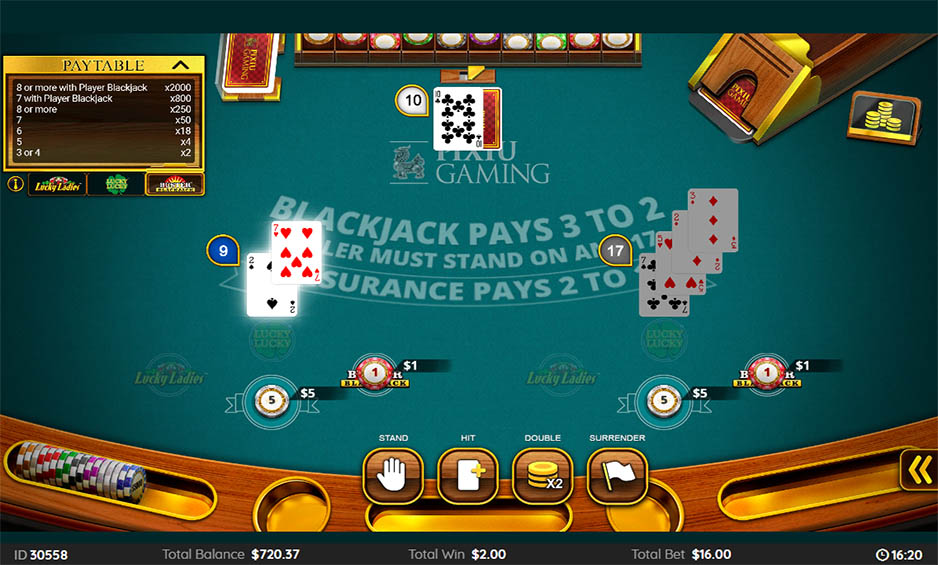Choose the Stand action
The width and height of the screenshot is (938, 565).
click(x=393, y=475)
